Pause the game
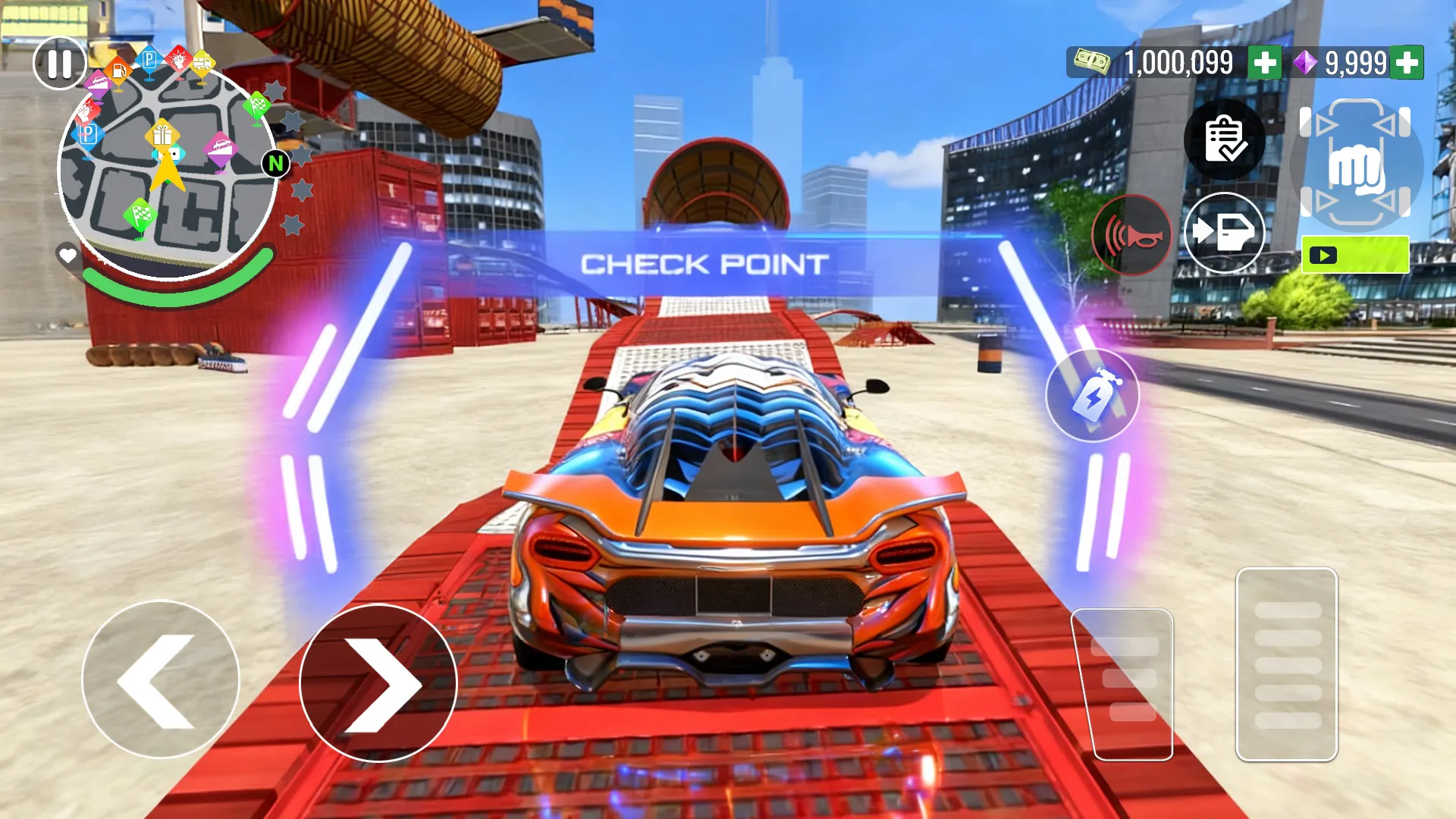The width and height of the screenshot is (1456, 819). click(x=60, y=63)
